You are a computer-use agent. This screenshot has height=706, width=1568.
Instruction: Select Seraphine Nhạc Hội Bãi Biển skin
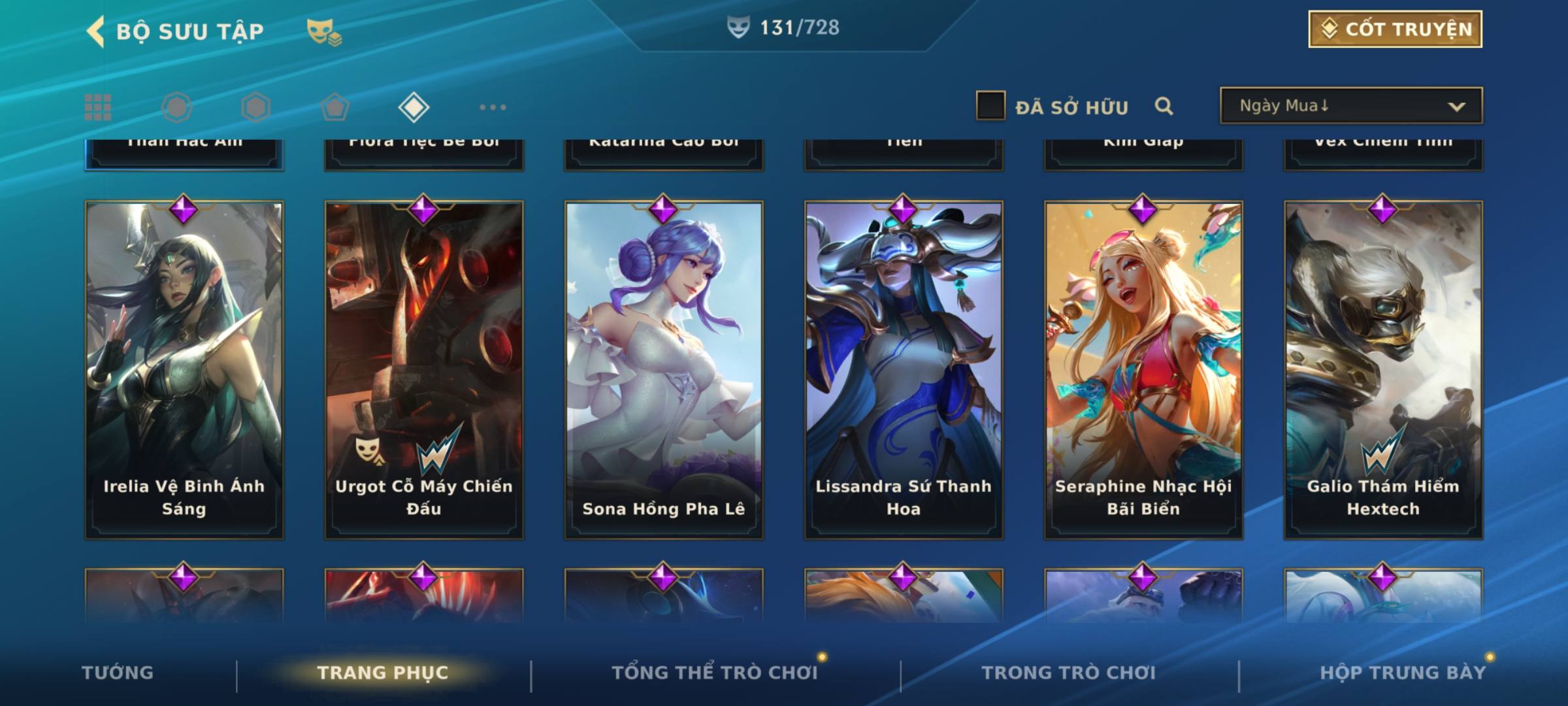[1143, 369]
